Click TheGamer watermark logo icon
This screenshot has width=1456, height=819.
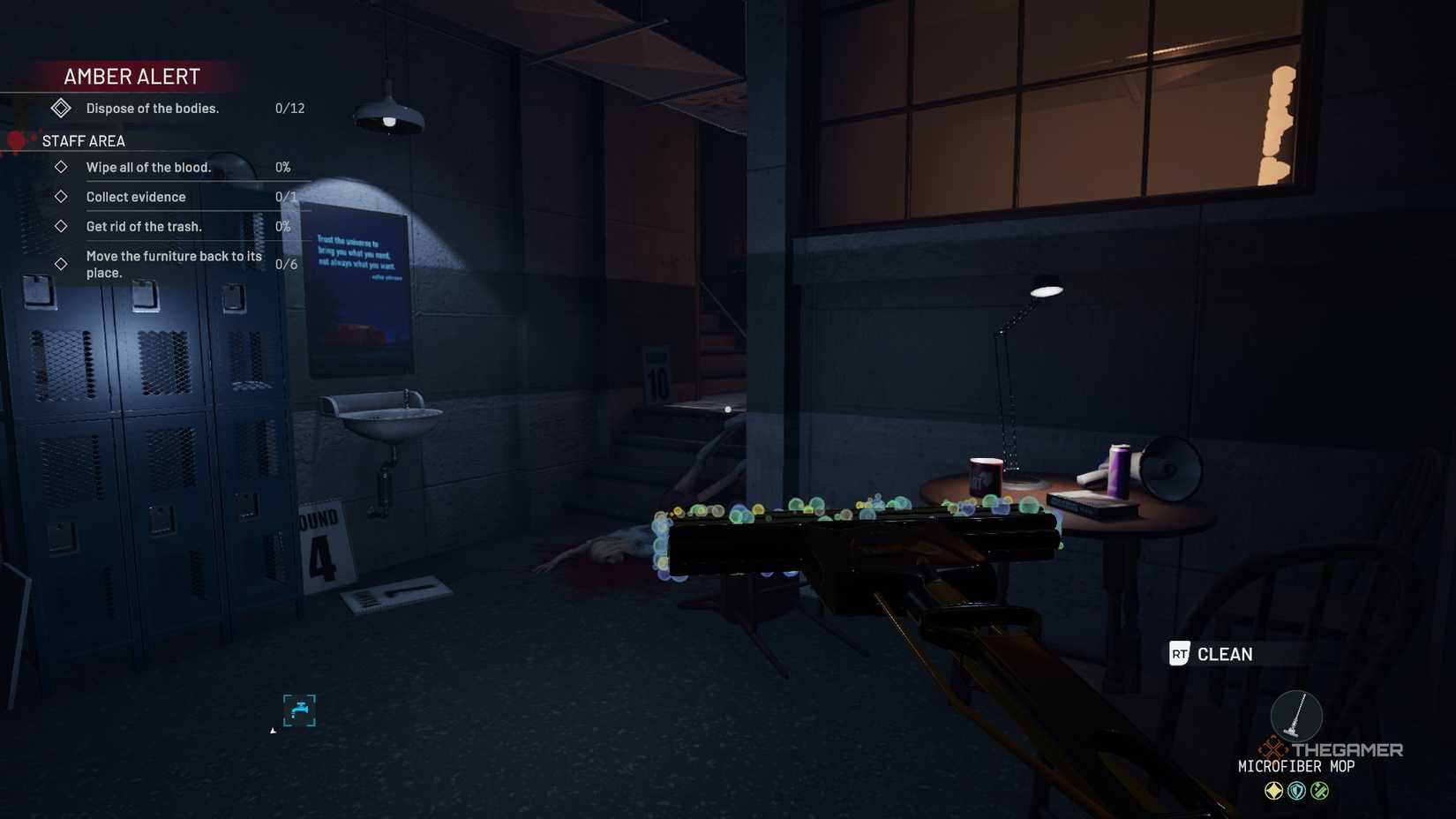click(x=1272, y=749)
